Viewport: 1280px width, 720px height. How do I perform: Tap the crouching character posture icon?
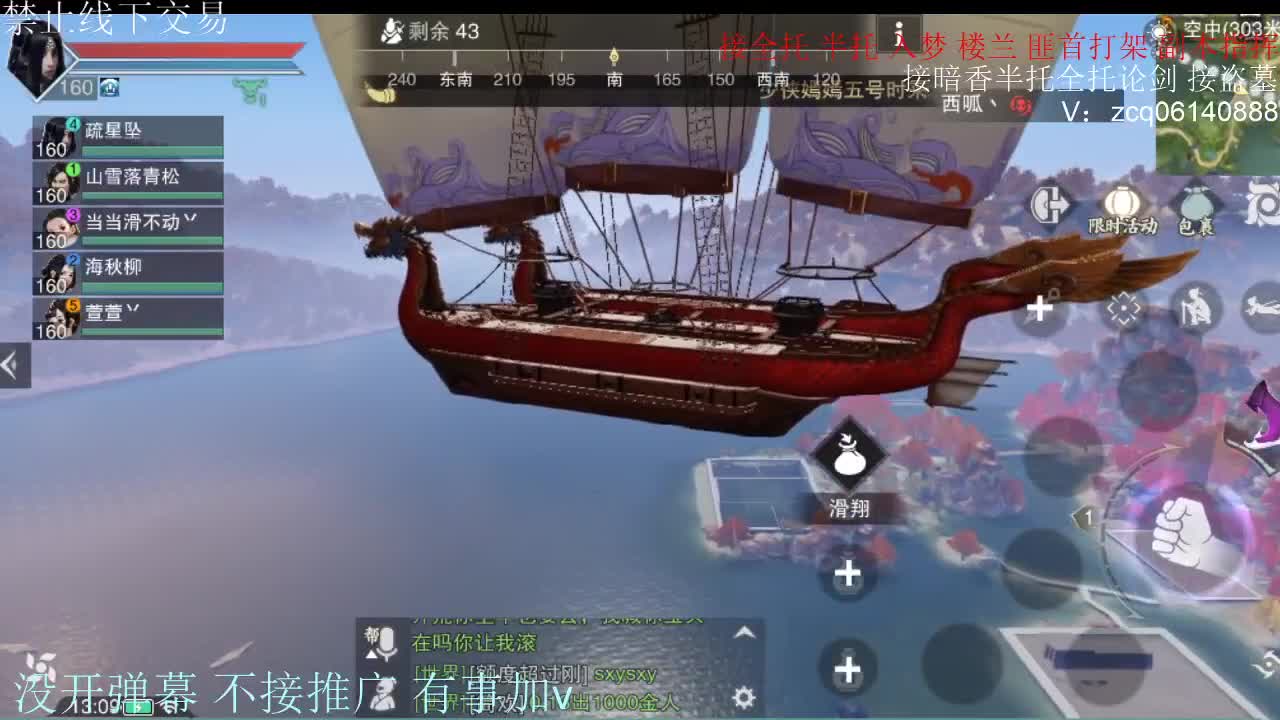[1197, 306]
